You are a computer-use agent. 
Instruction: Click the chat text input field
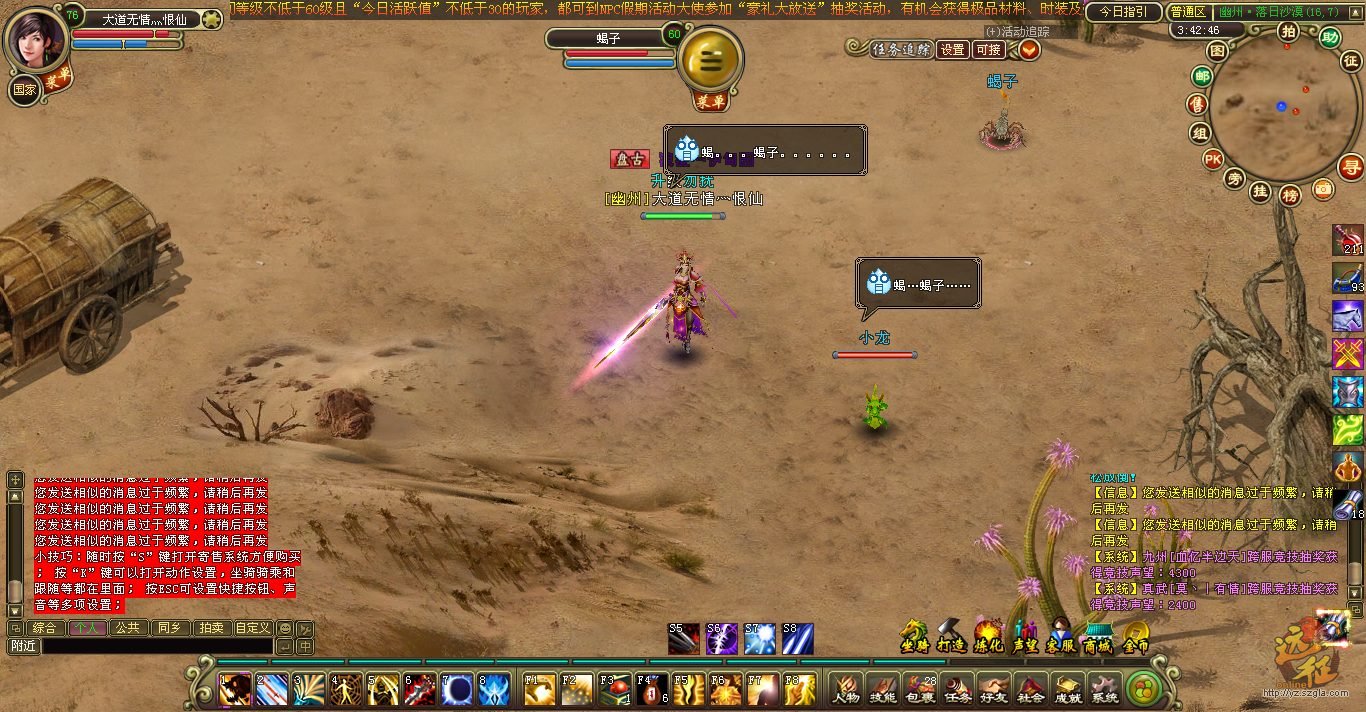[156, 646]
